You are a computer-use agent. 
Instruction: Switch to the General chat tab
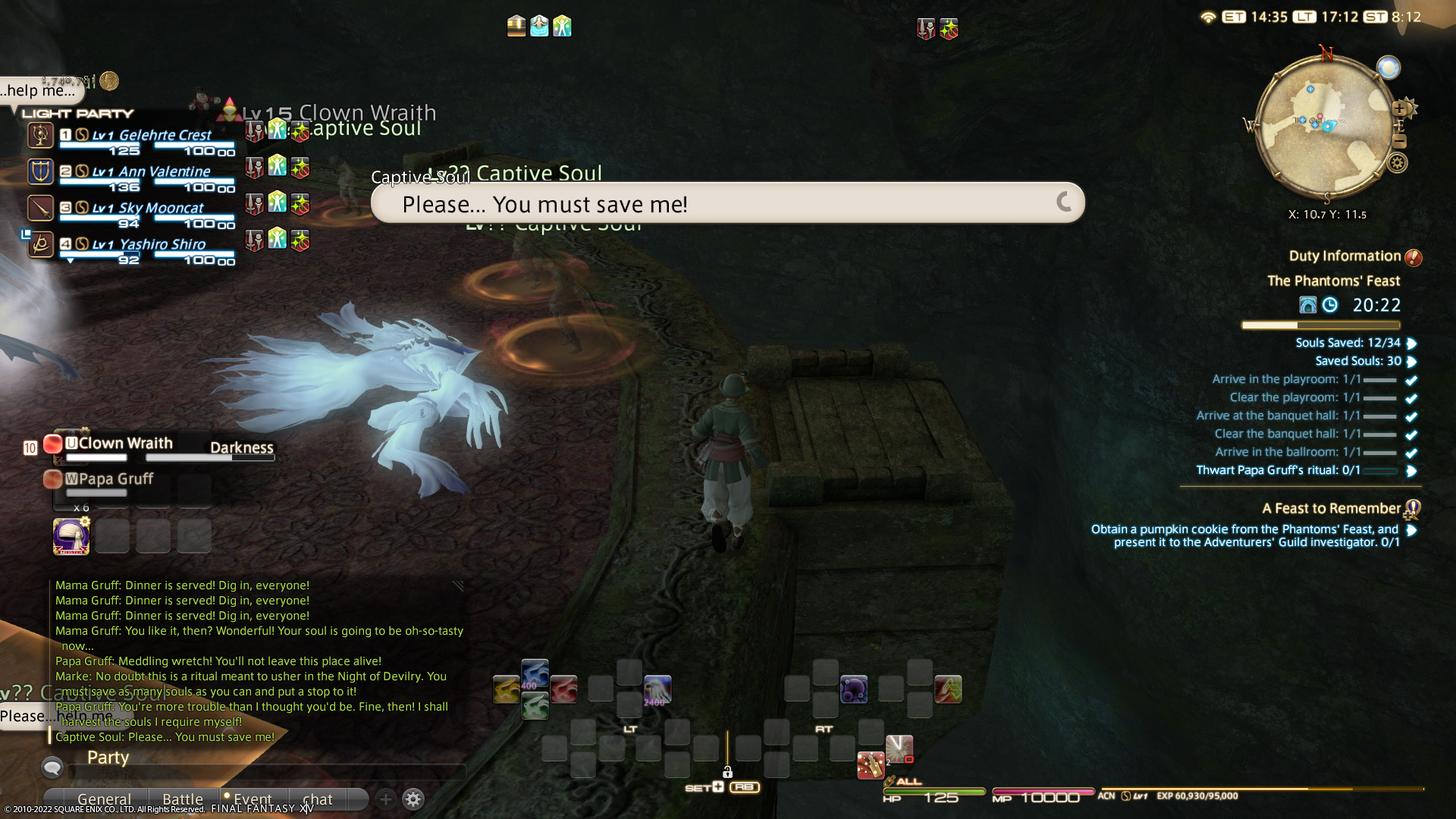104,799
